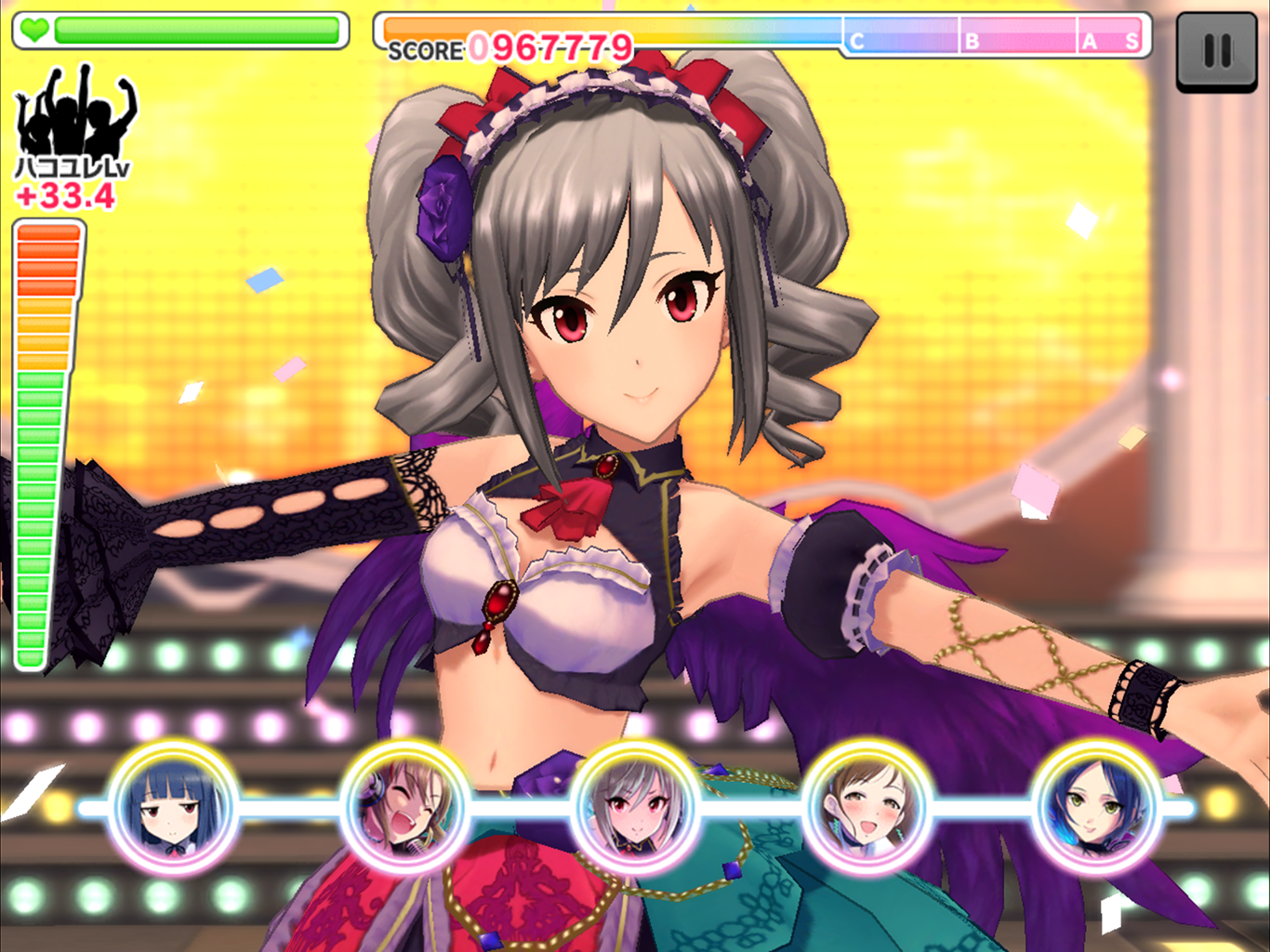Screen dimensions: 1270x952
Task: Tap the silver-haired red-eyed idol note target
Action: tap(636, 807)
